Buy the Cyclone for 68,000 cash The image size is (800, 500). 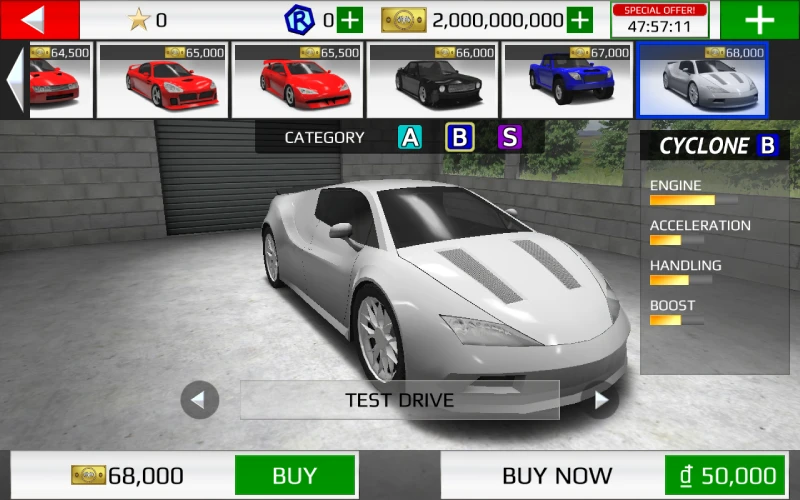coord(294,476)
